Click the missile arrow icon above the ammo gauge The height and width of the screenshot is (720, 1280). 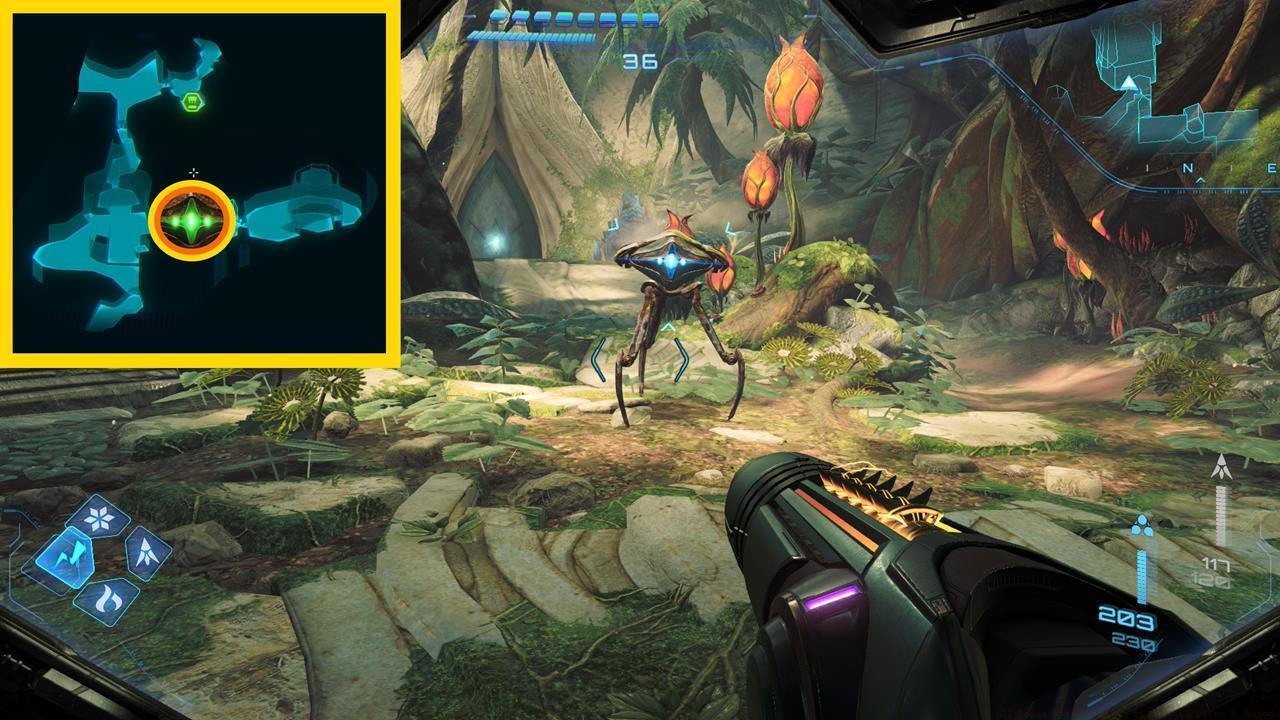point(1221,466)
